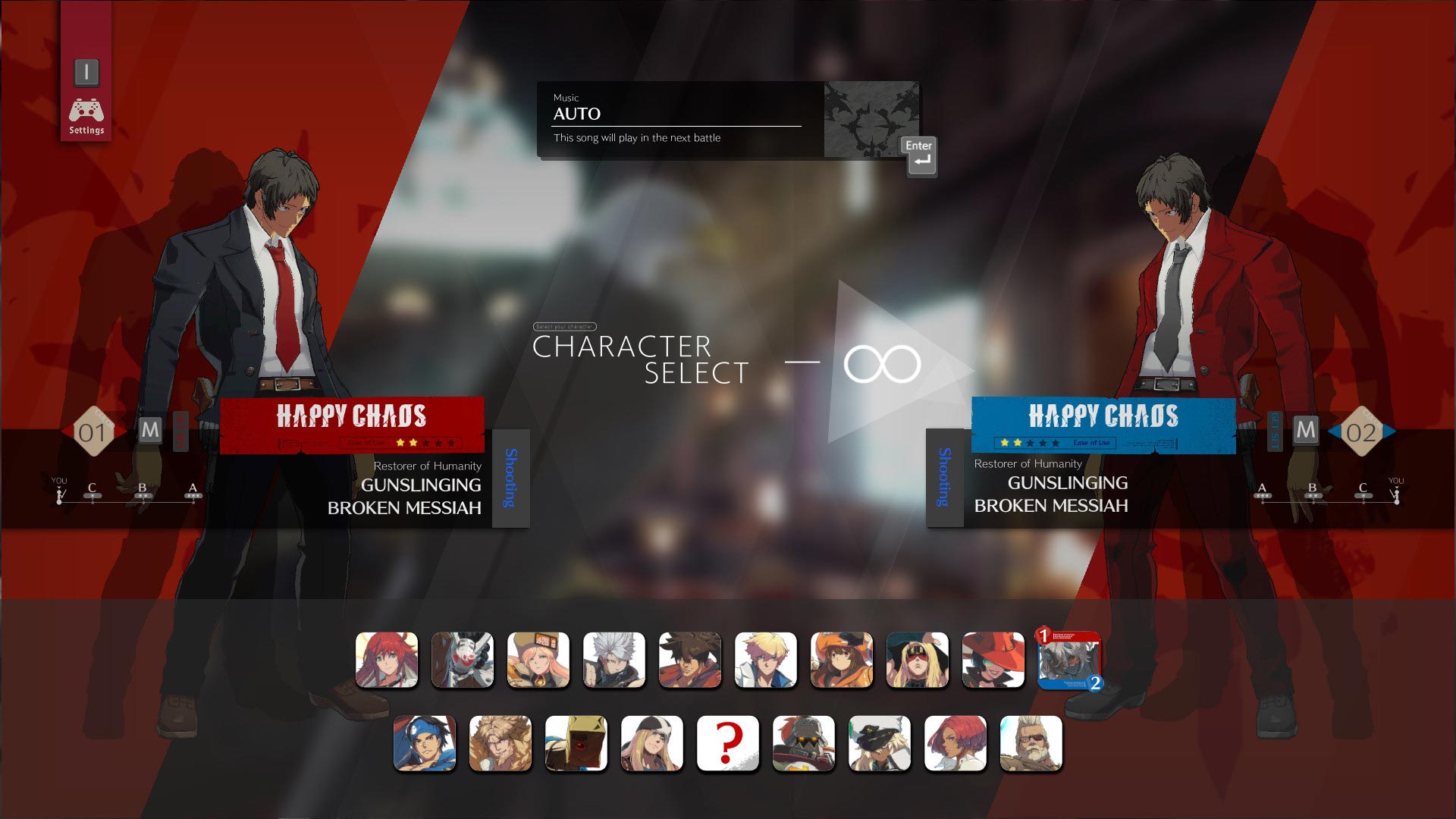Select Slayer's sunglasses portrait
Screen dimensions: 1456x819
tap(1031, 743)
